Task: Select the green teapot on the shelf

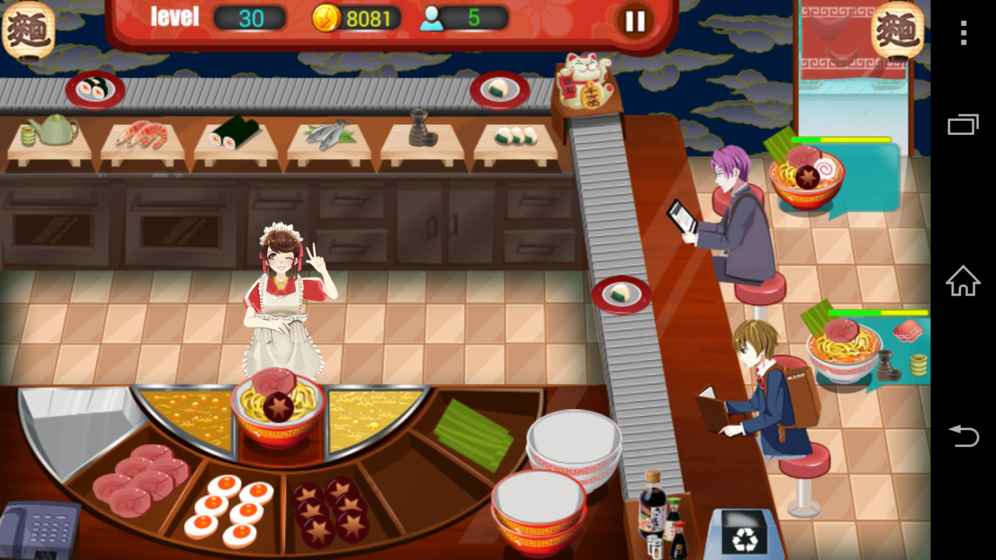Action: [x=52, y=130]
